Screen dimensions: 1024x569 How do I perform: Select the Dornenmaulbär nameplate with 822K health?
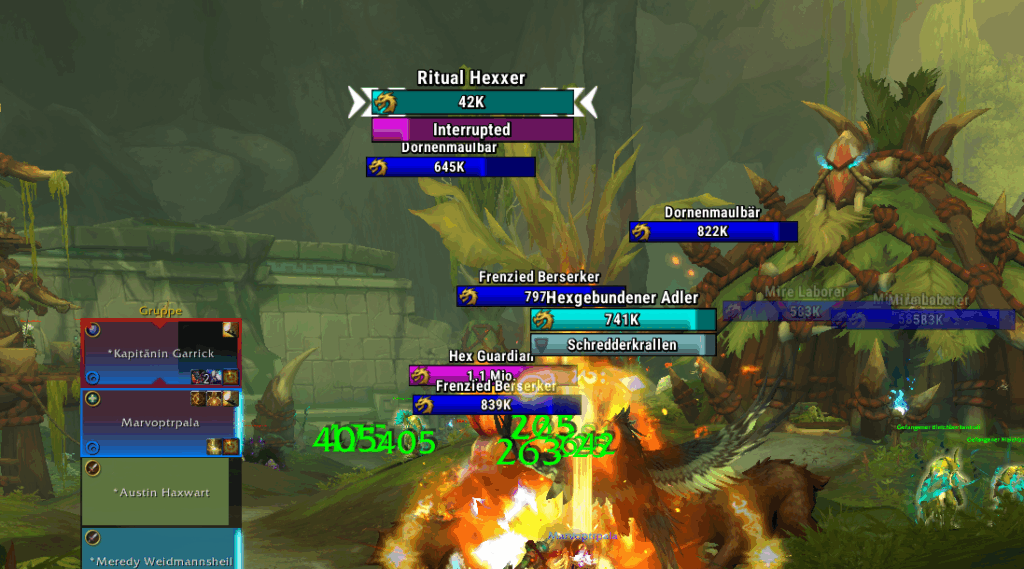click(713, 232)
